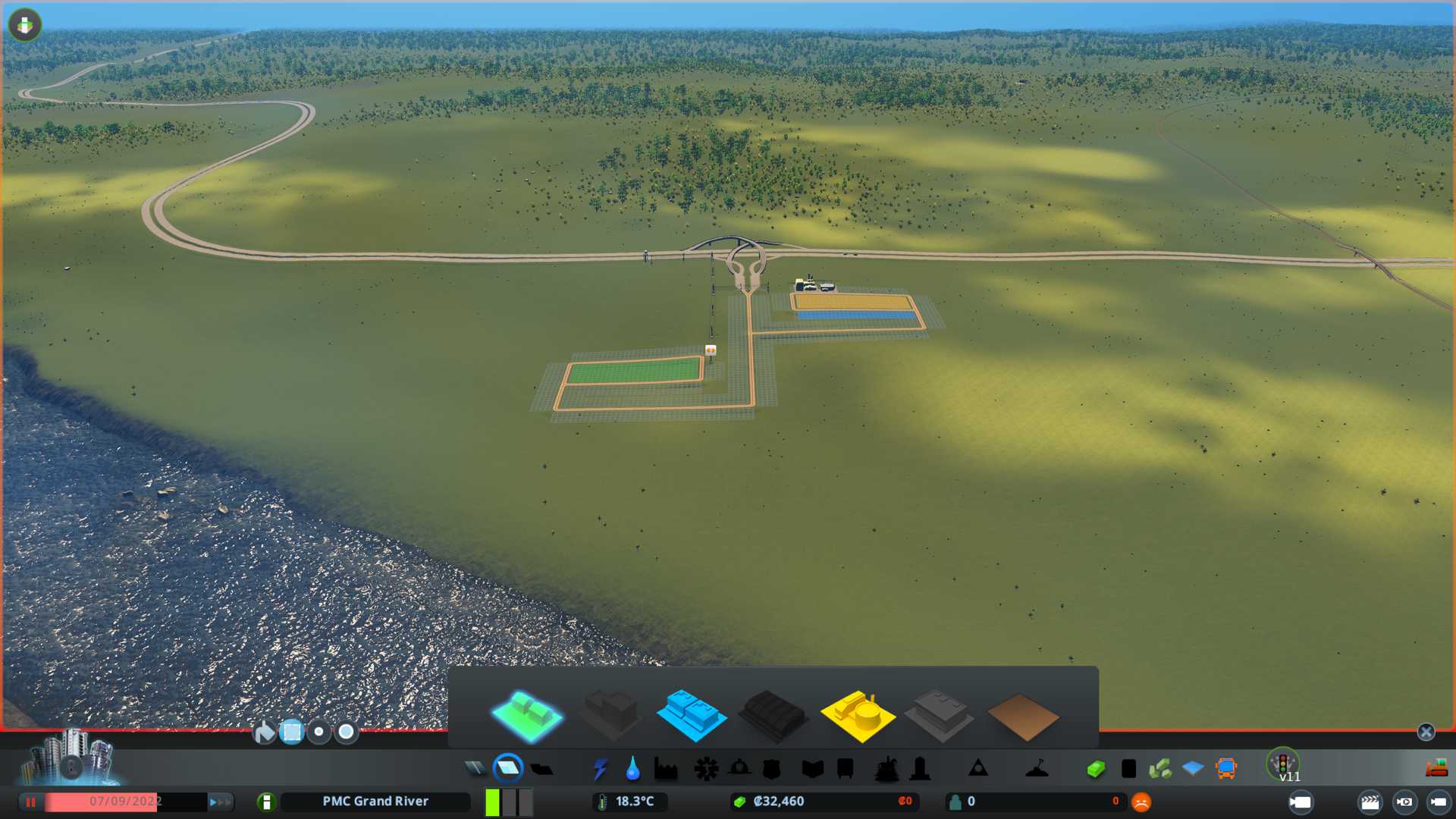Open the lightning bolt Electricity menu
This screenshot has height=819, width=1456.
(x=601, y=769)
